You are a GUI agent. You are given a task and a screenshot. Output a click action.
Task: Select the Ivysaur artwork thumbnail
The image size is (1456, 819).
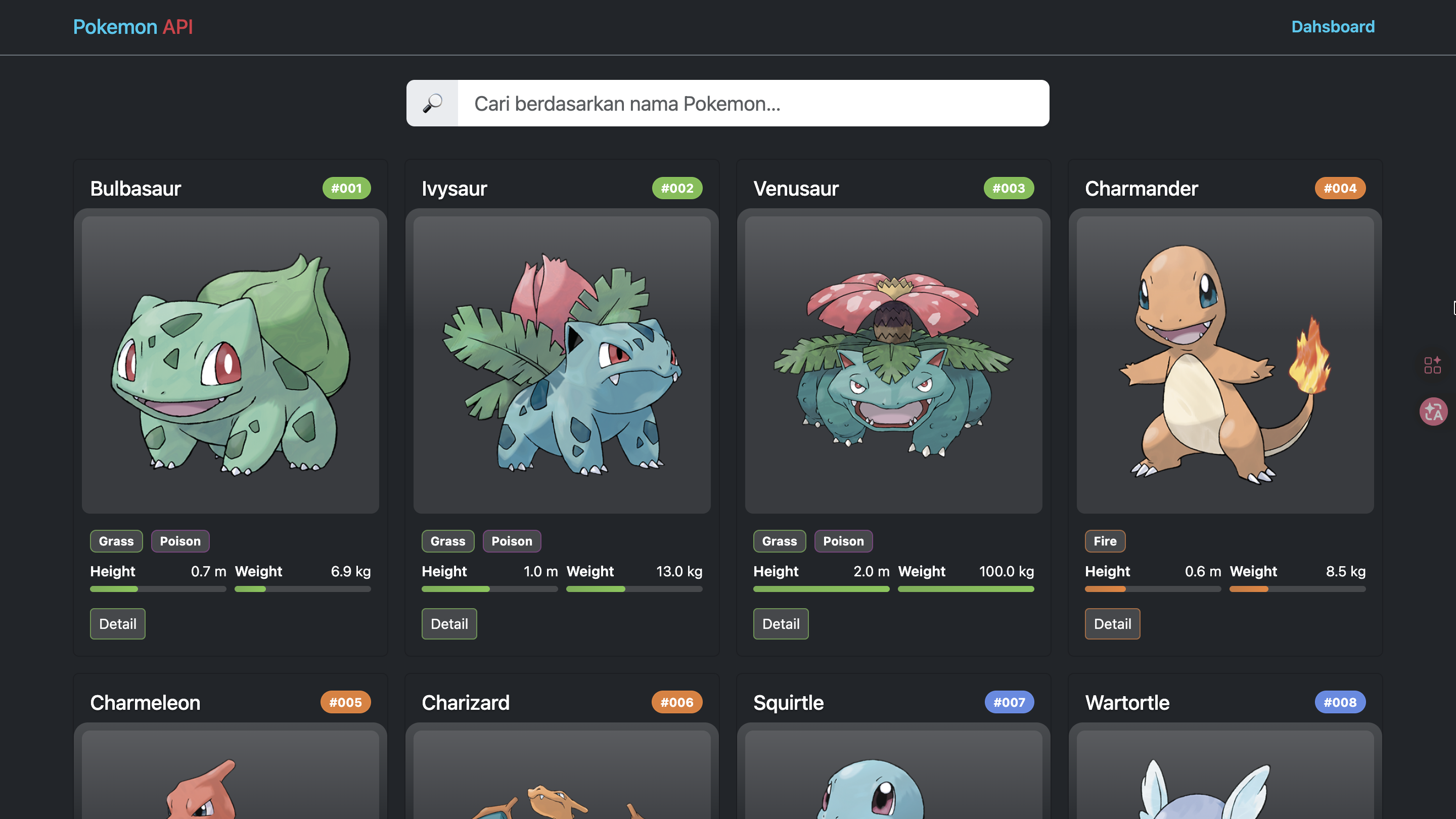coord(562,365)
